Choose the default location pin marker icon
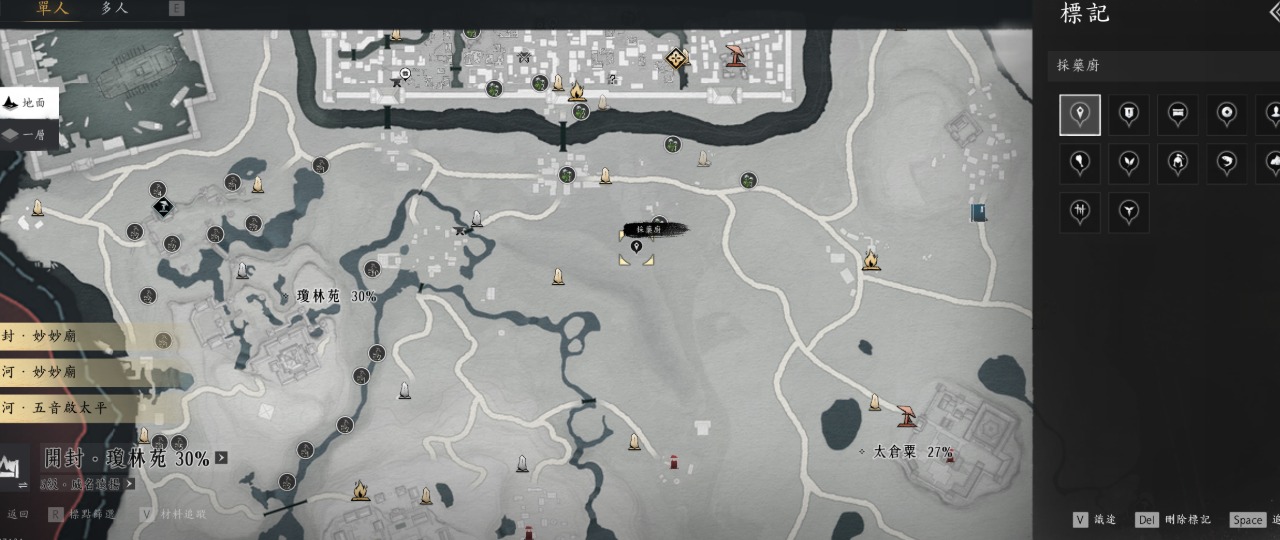Screen dimensions: 1280x540 click(1080, 115)
